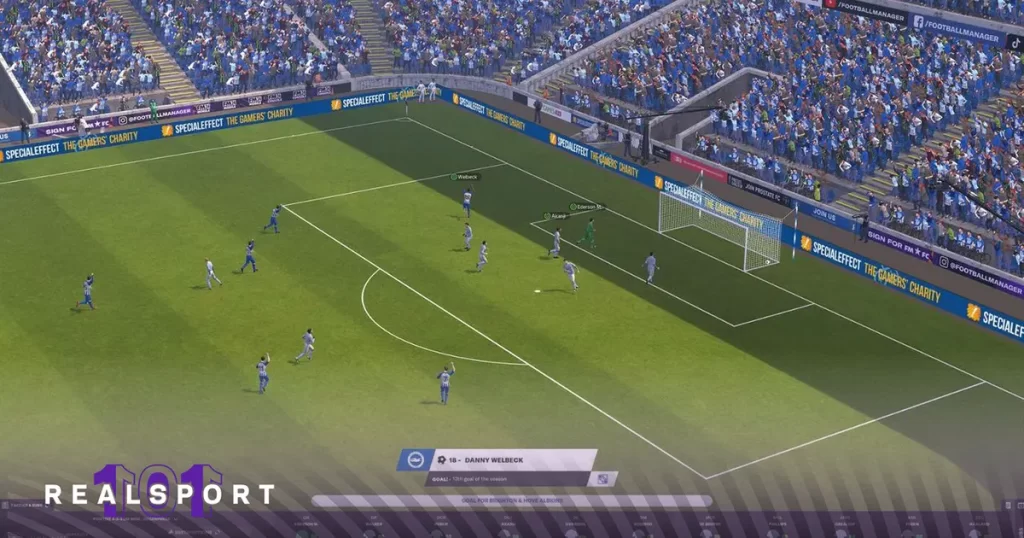Select the Akanji player name label
Viewport: 1024px width, 538px height.
556,215
